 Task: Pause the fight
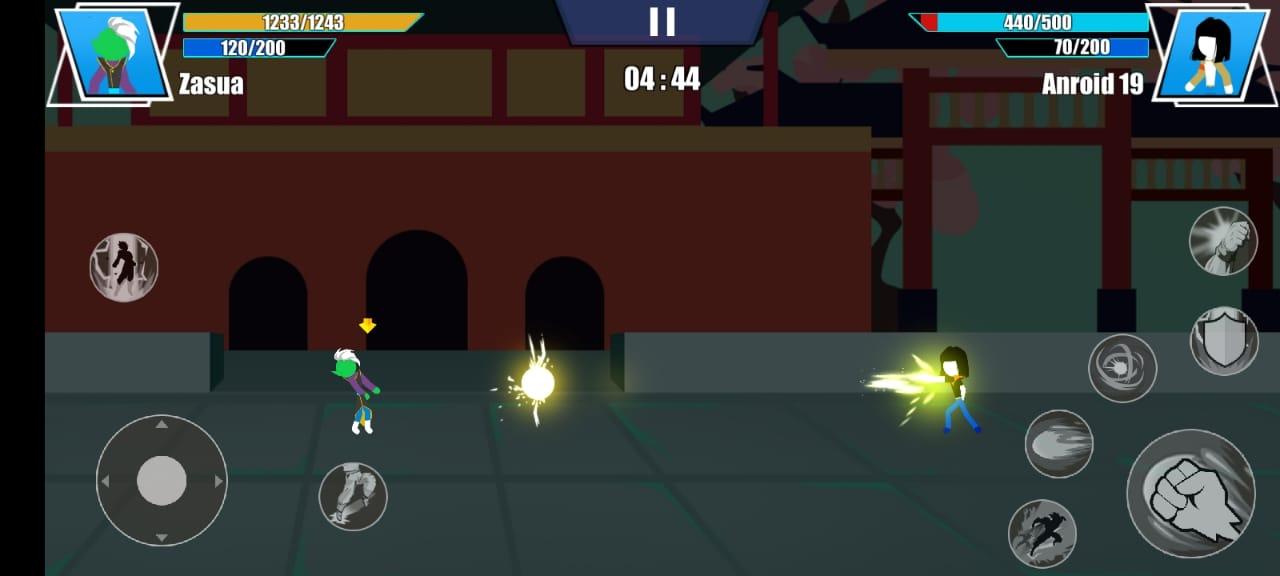coord(662,22)
